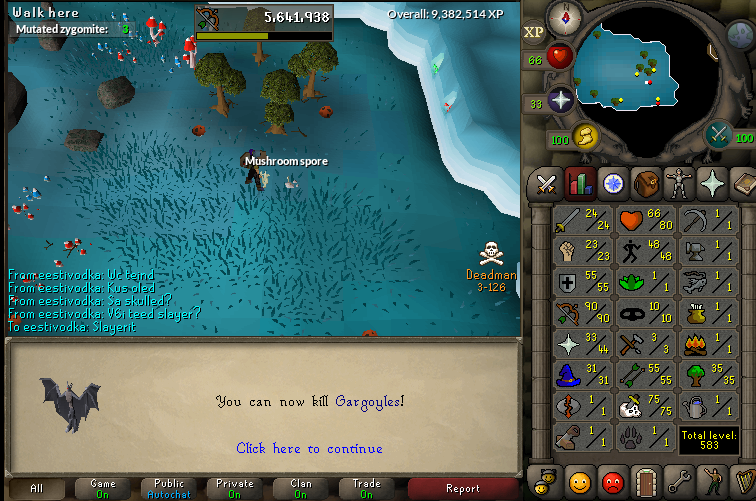Click the compass to face north
The height and width of the screenshot is (501, 756).
pyautogui.click(x=567, y=17)
